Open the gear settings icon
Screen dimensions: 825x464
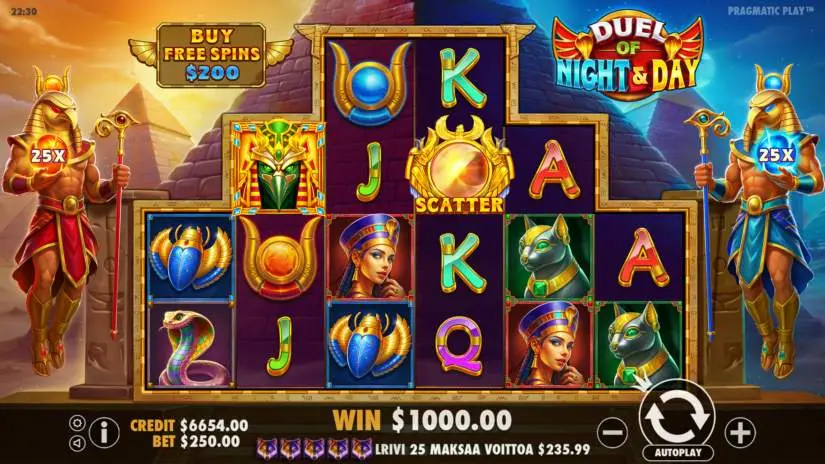[77, 422]
